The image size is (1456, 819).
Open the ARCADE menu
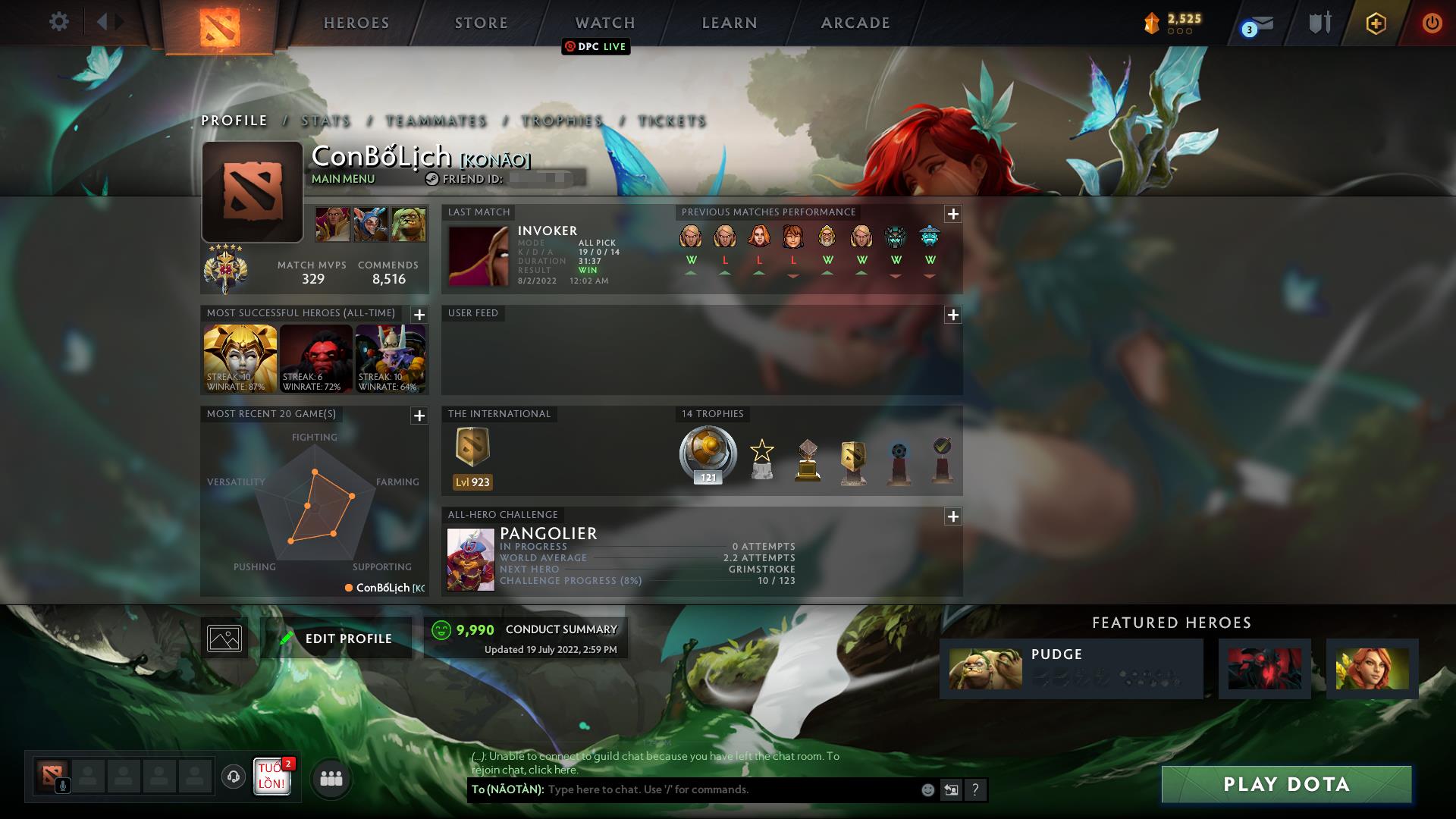pyautogui.click(x=855, y=23)
